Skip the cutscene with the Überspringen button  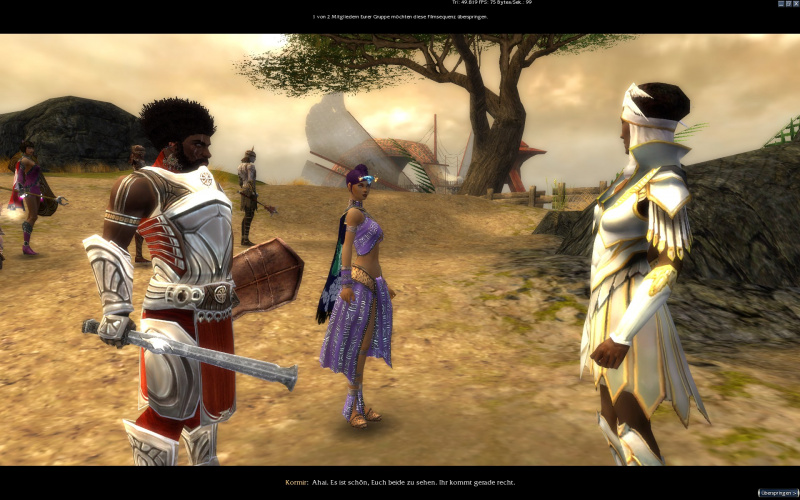coord(778,493)
